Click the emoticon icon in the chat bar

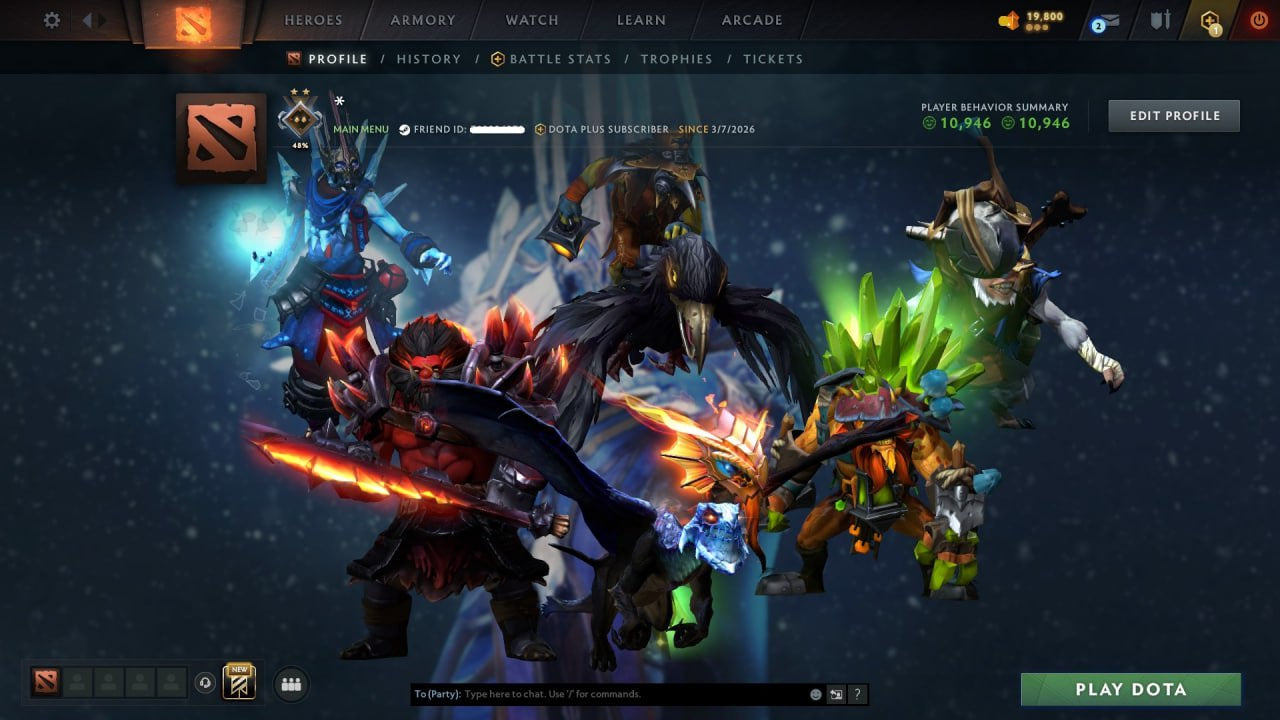pos(815,693)
